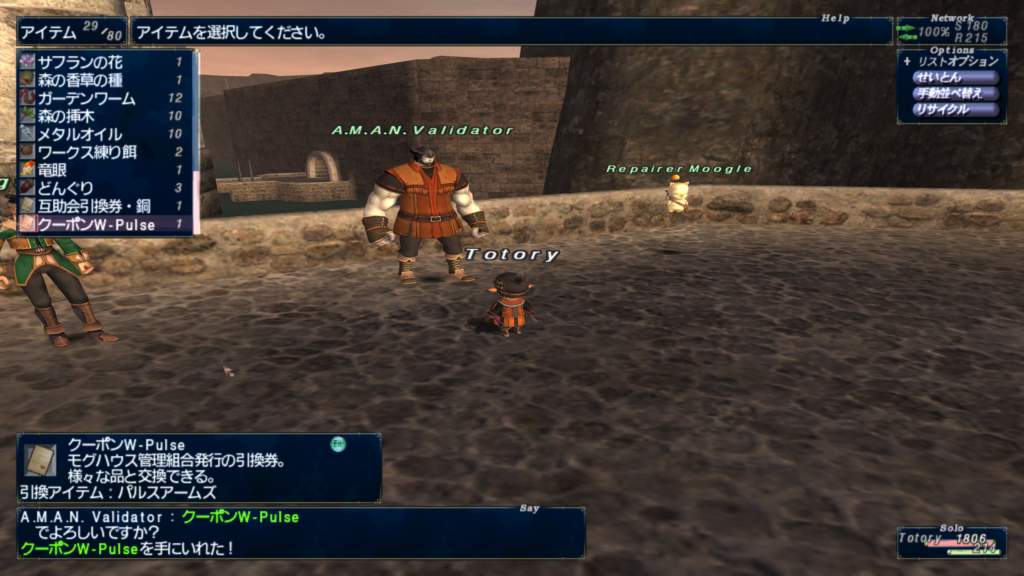The image size is (1024, 576).
Task: Choose the クーポンW-Pulse item row
Action: tap(100, 225)
